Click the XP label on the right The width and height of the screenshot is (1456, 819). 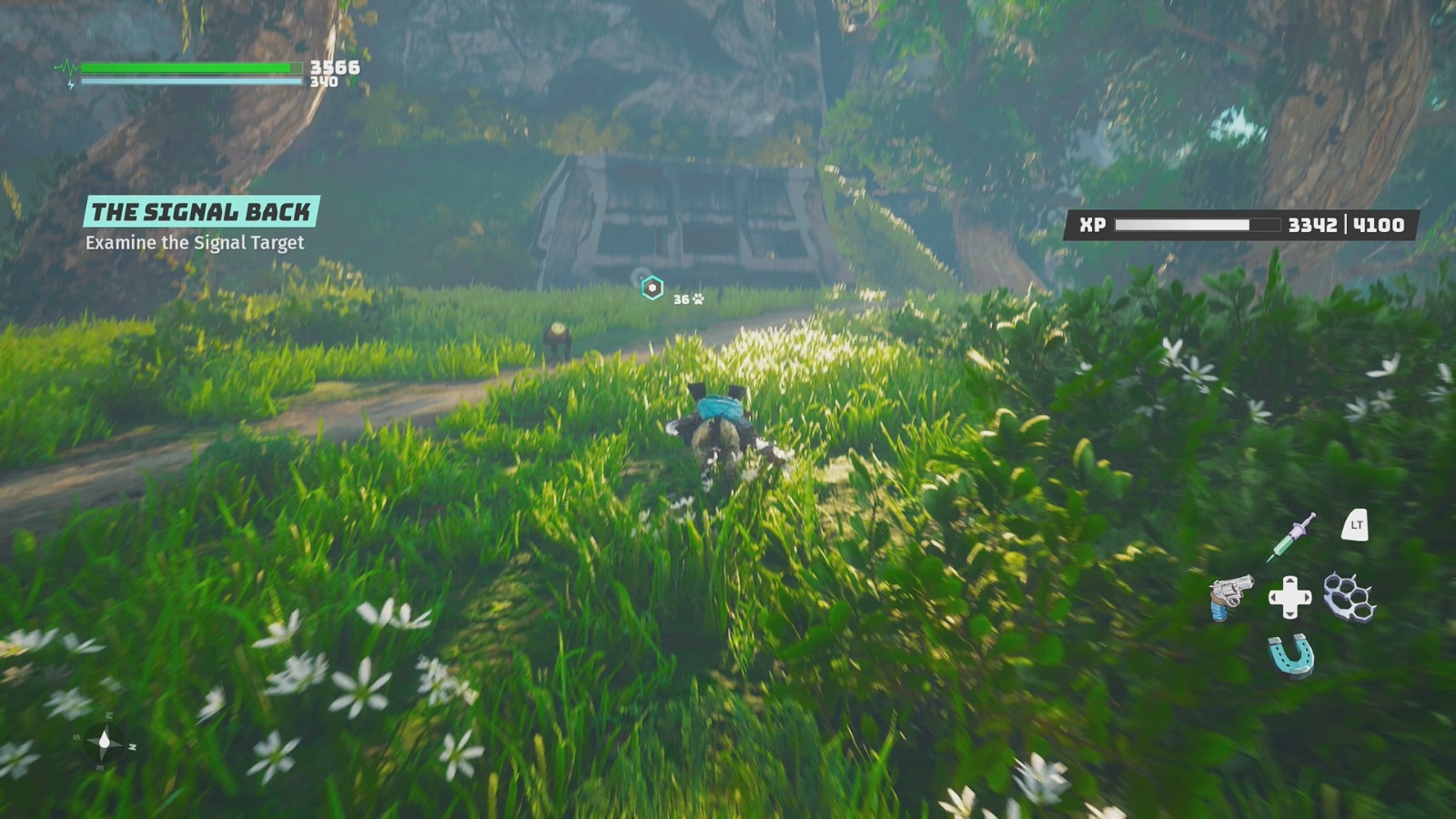[1093, 223]
